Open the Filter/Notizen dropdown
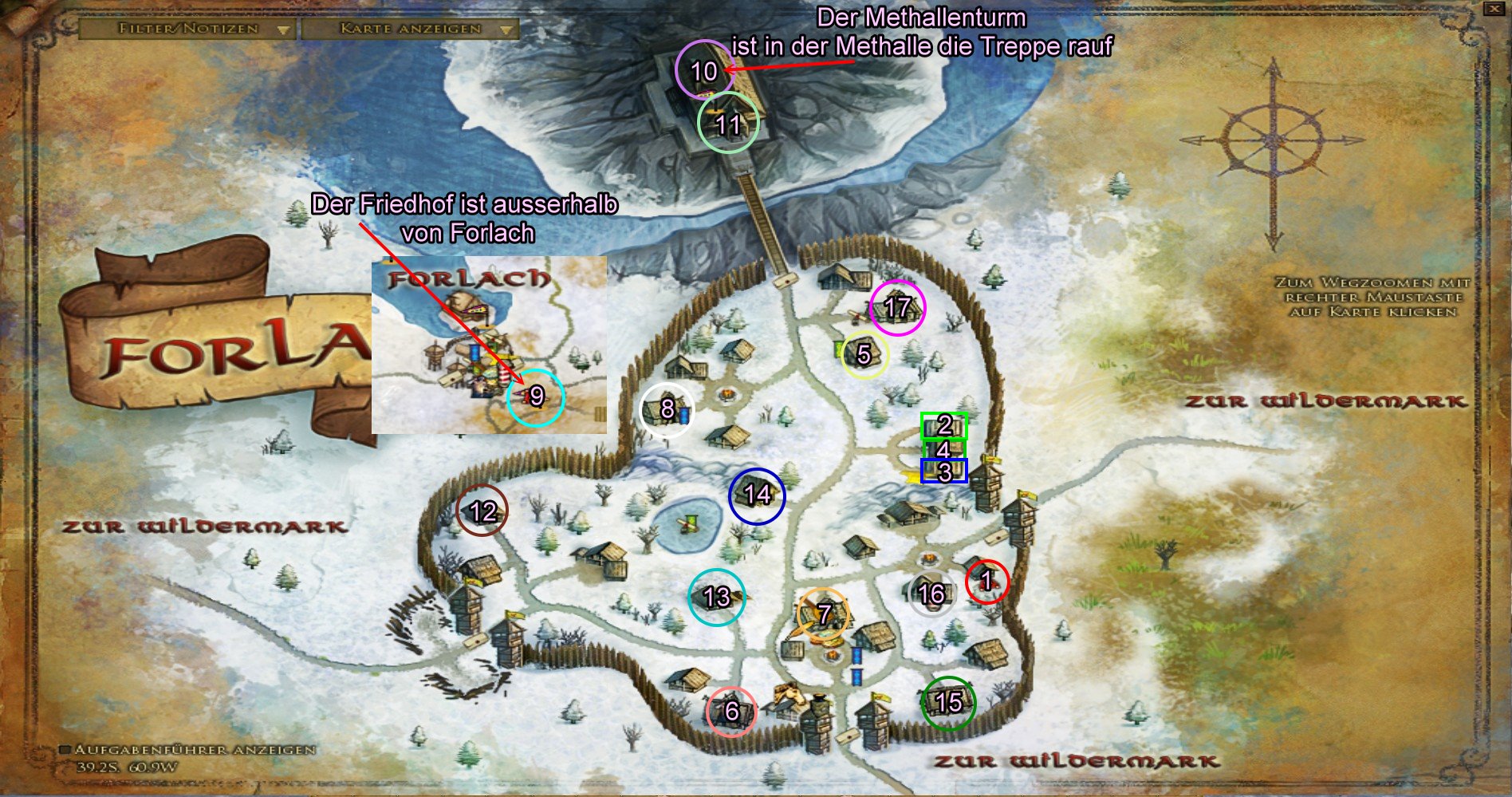The image size is (1512, 797). coord(188,29)
